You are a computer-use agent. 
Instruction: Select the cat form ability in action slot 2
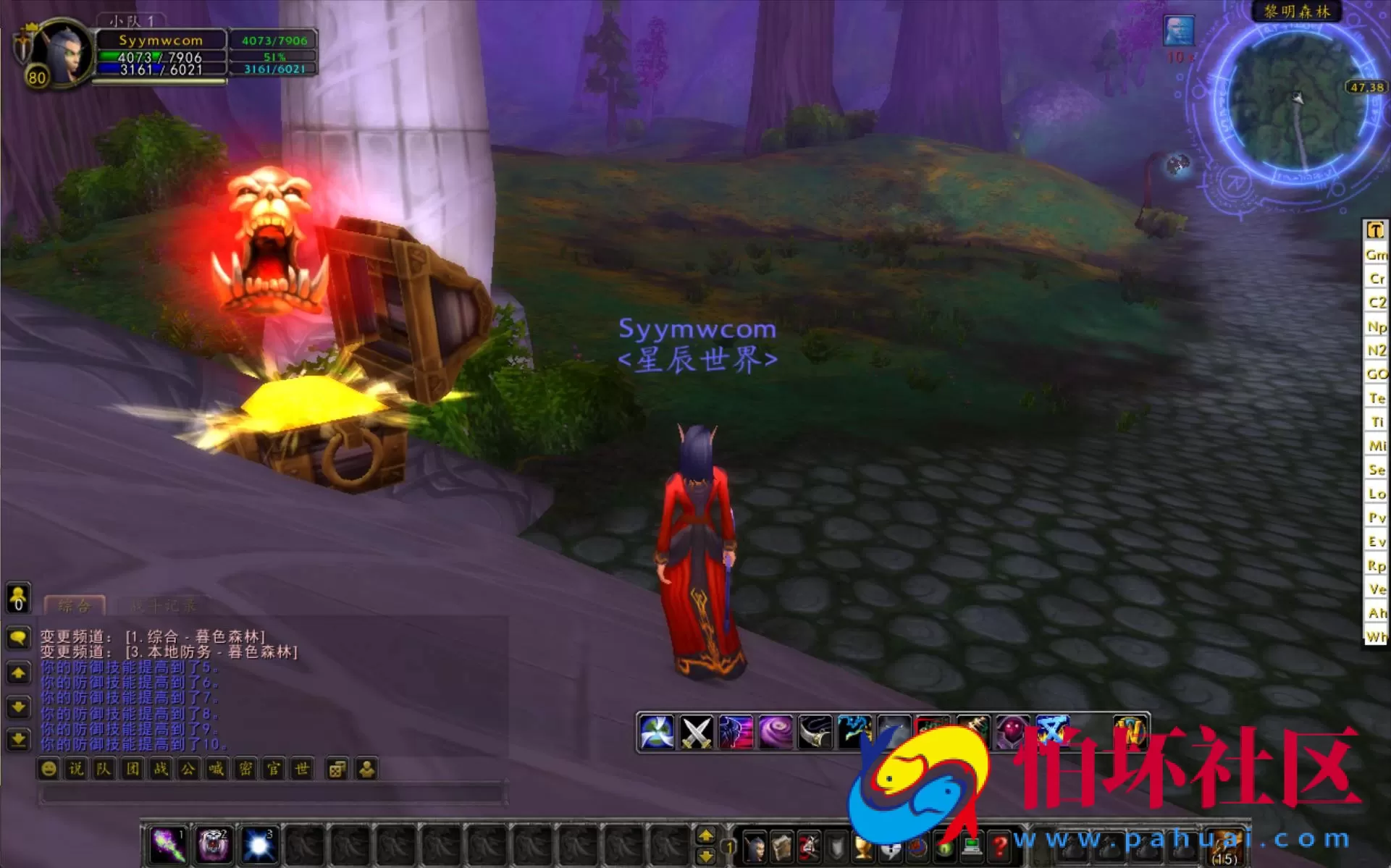pyautogui.click(x=213, y=843)
